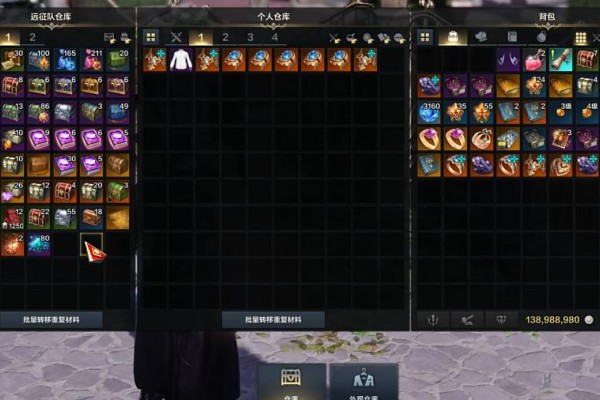This screenshot has width=600, height=400.
Task: Select the white shirt in personal storage
Action: [x=180, y=60]
